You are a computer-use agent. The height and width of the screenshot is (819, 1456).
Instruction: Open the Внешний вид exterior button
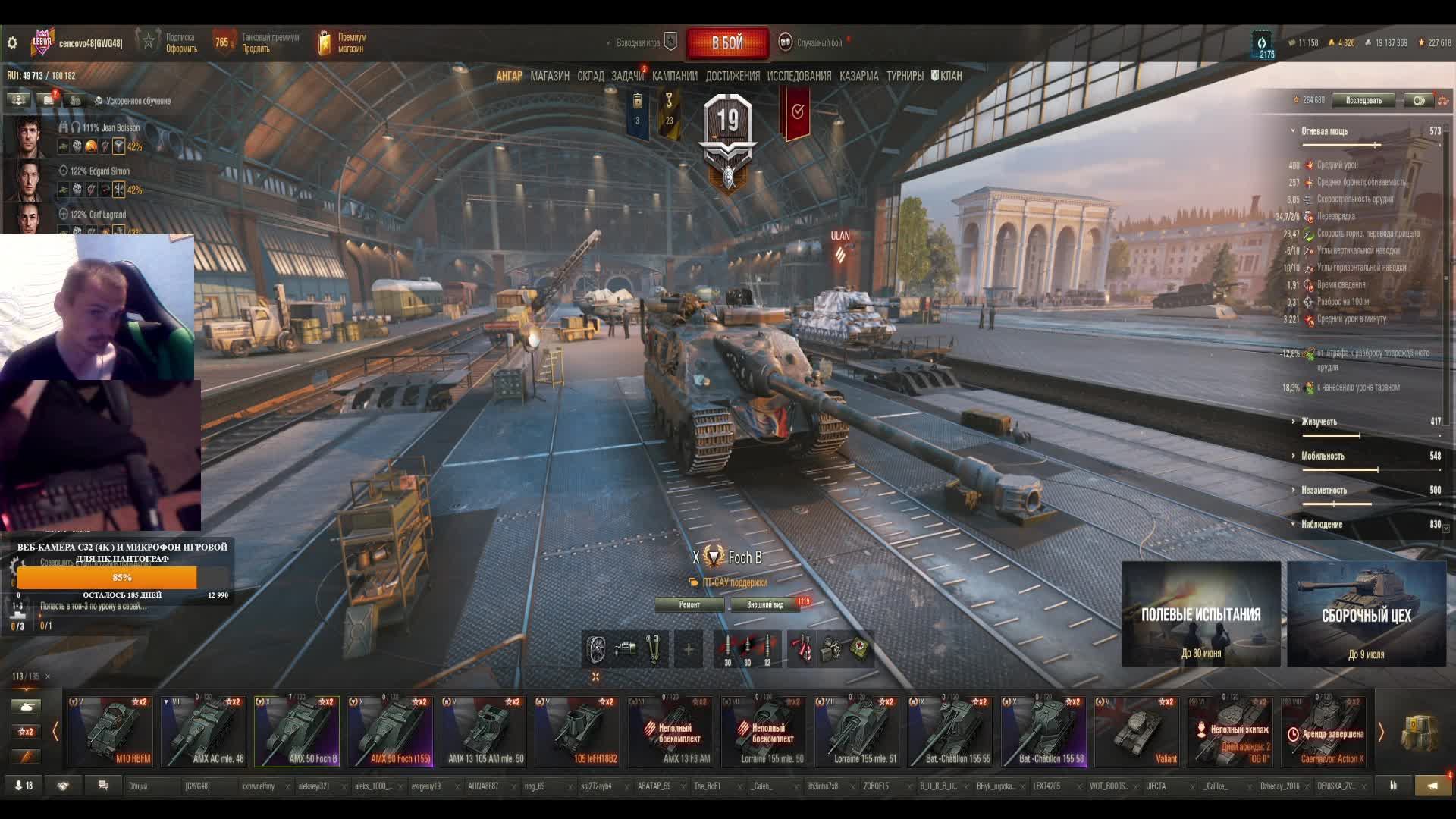765,604
